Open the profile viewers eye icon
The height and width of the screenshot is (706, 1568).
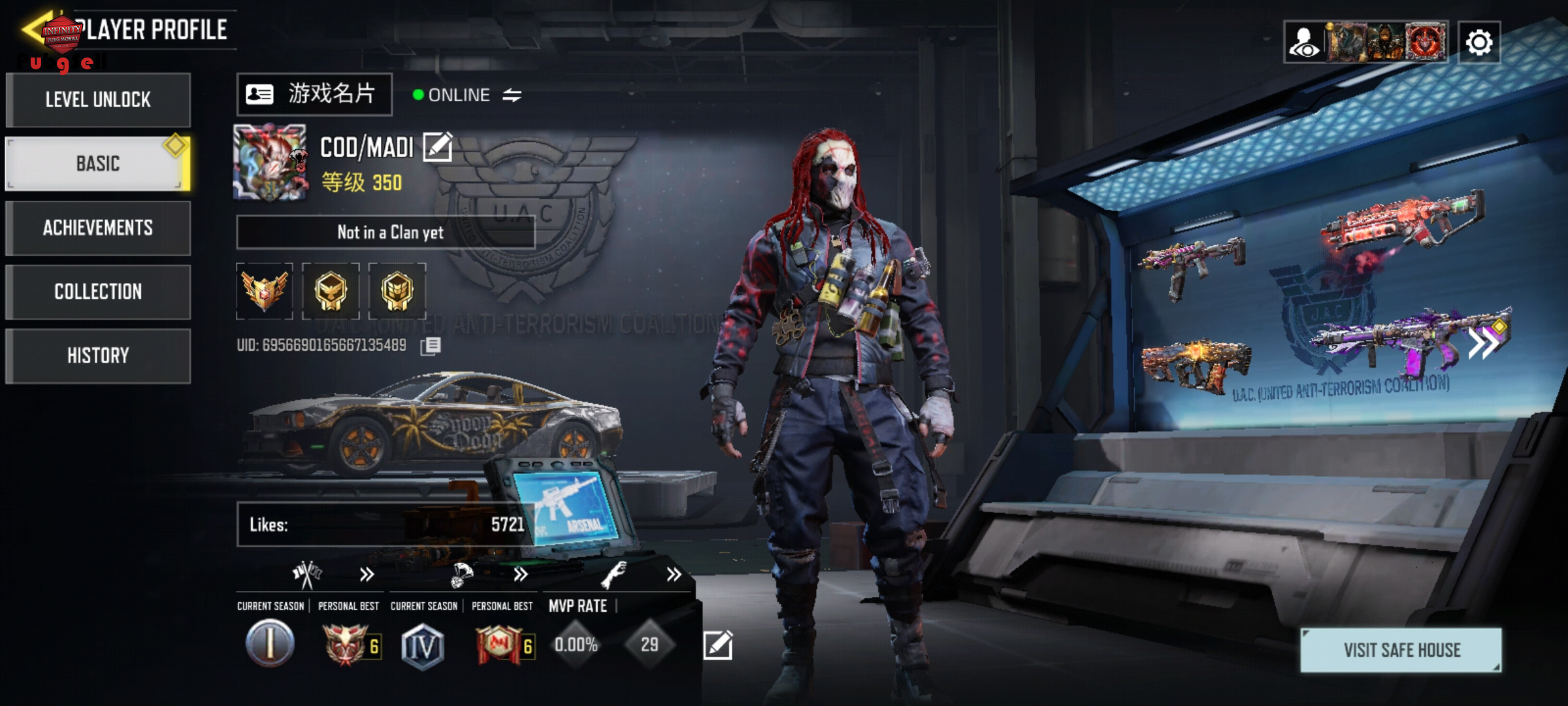pyautogui.click(x=1304, y=42)
